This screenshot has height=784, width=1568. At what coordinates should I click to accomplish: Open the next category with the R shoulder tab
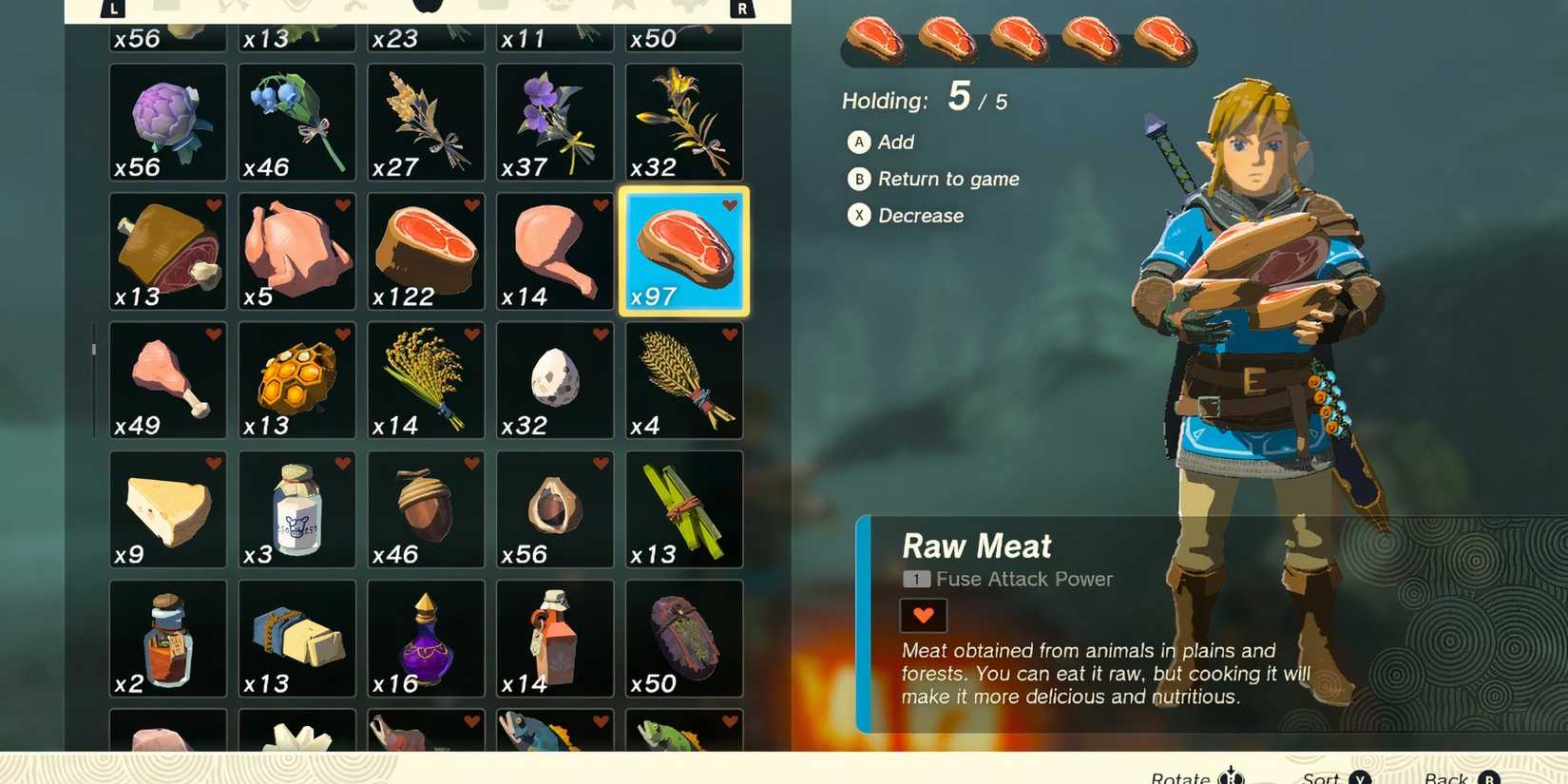(x=742, y=8)
